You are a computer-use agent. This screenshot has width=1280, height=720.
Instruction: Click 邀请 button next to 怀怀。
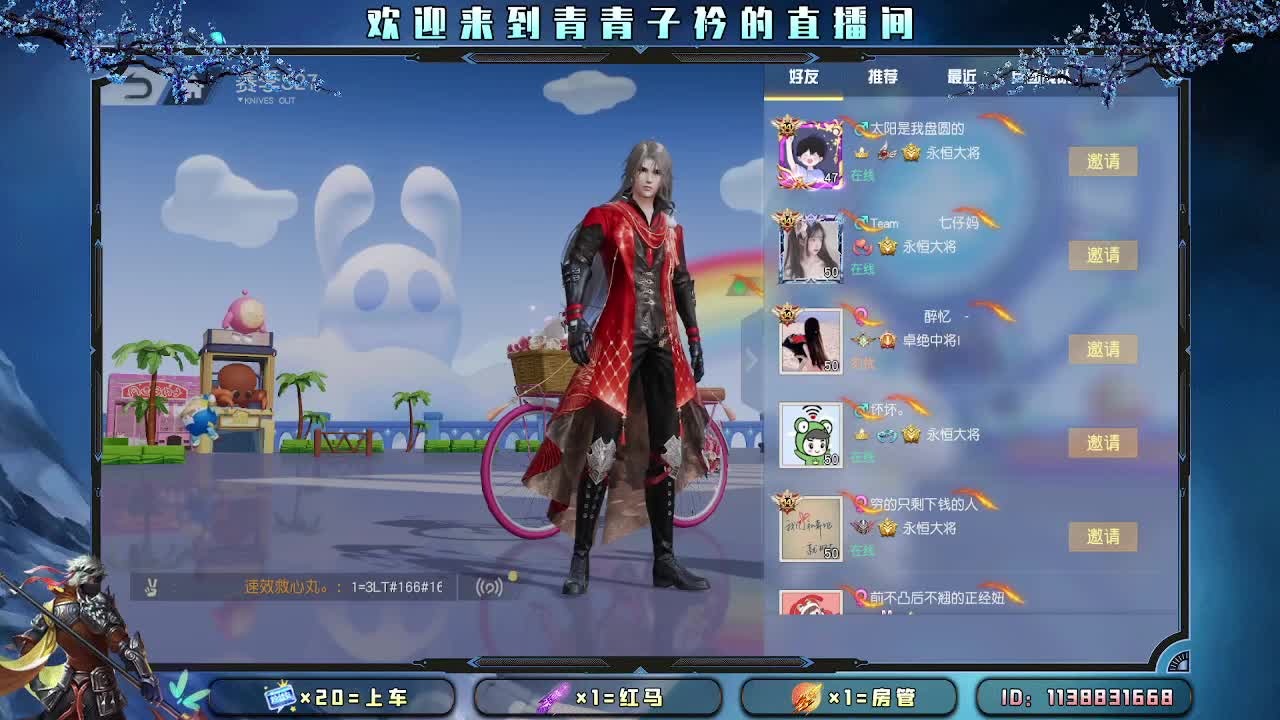pyautogui.click(x=1103, y=443)
